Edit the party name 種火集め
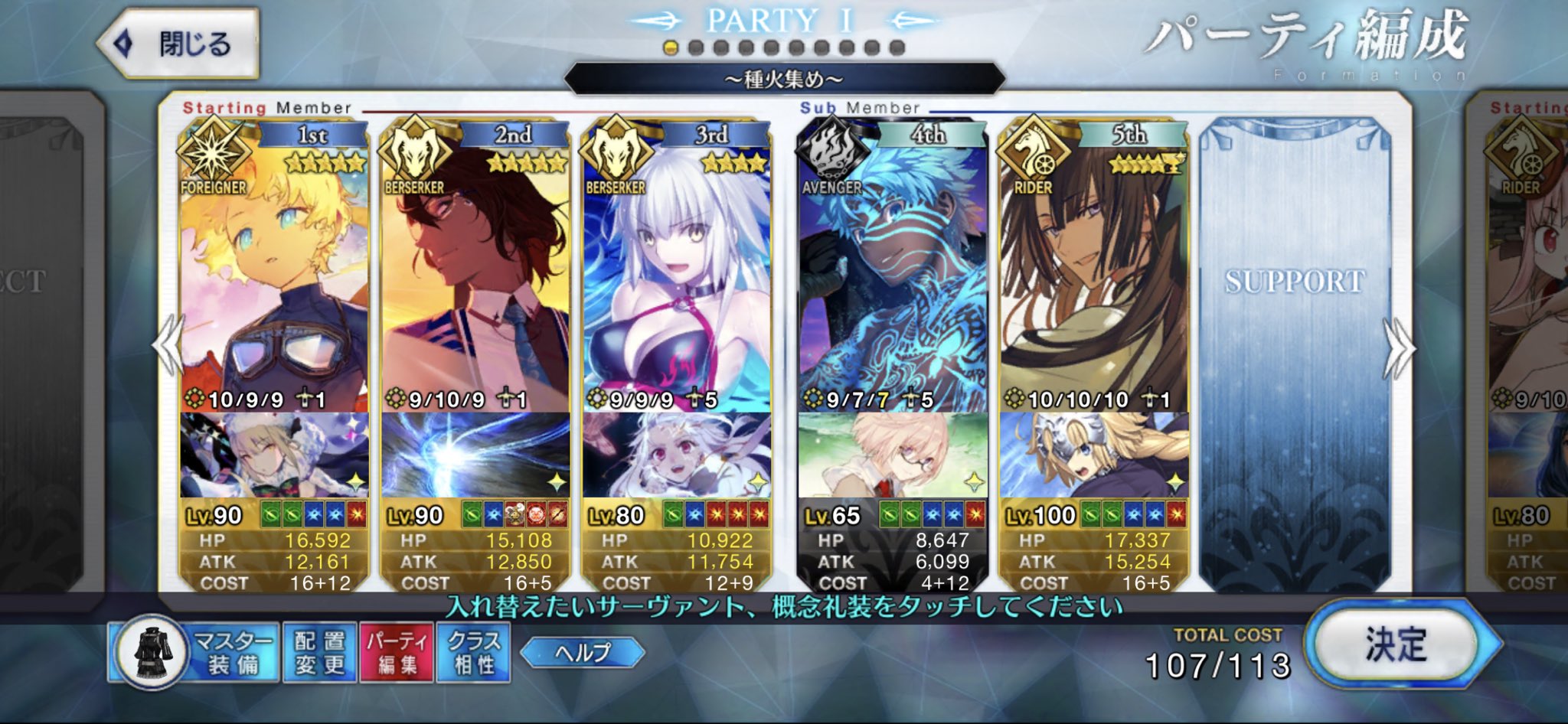Image resolution: width=1568 pixels, height=724 pixels. (x=784, y=79)
